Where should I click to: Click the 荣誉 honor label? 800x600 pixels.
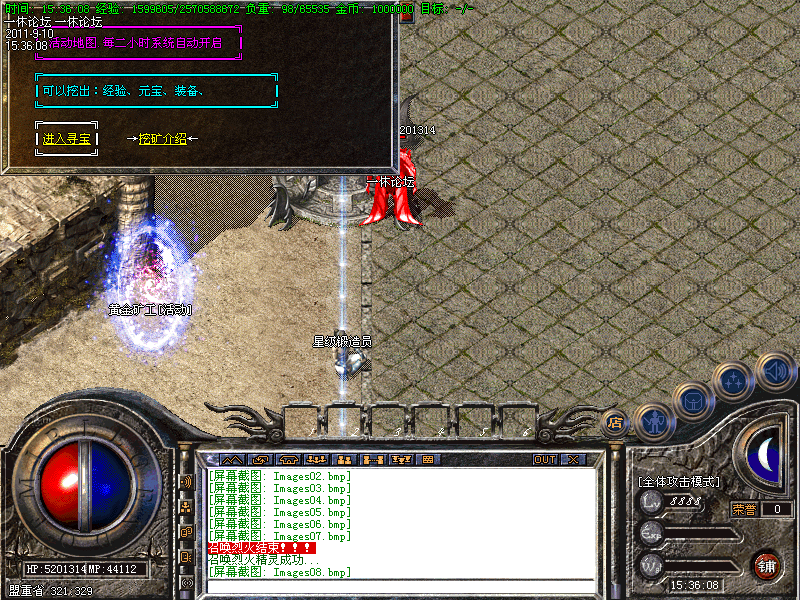[x=743, y=508]
